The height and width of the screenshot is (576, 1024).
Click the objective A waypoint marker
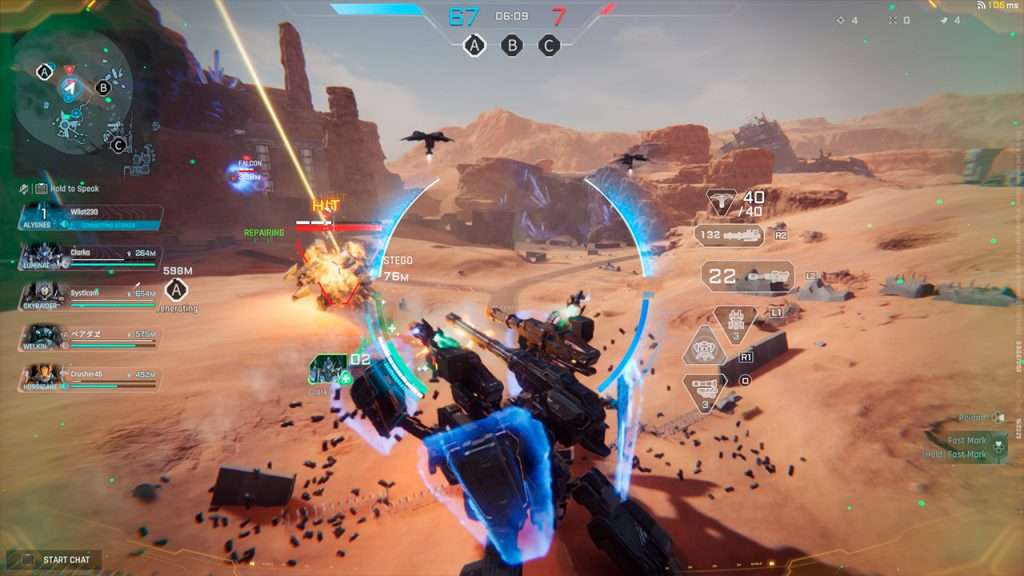pos(177,290)
